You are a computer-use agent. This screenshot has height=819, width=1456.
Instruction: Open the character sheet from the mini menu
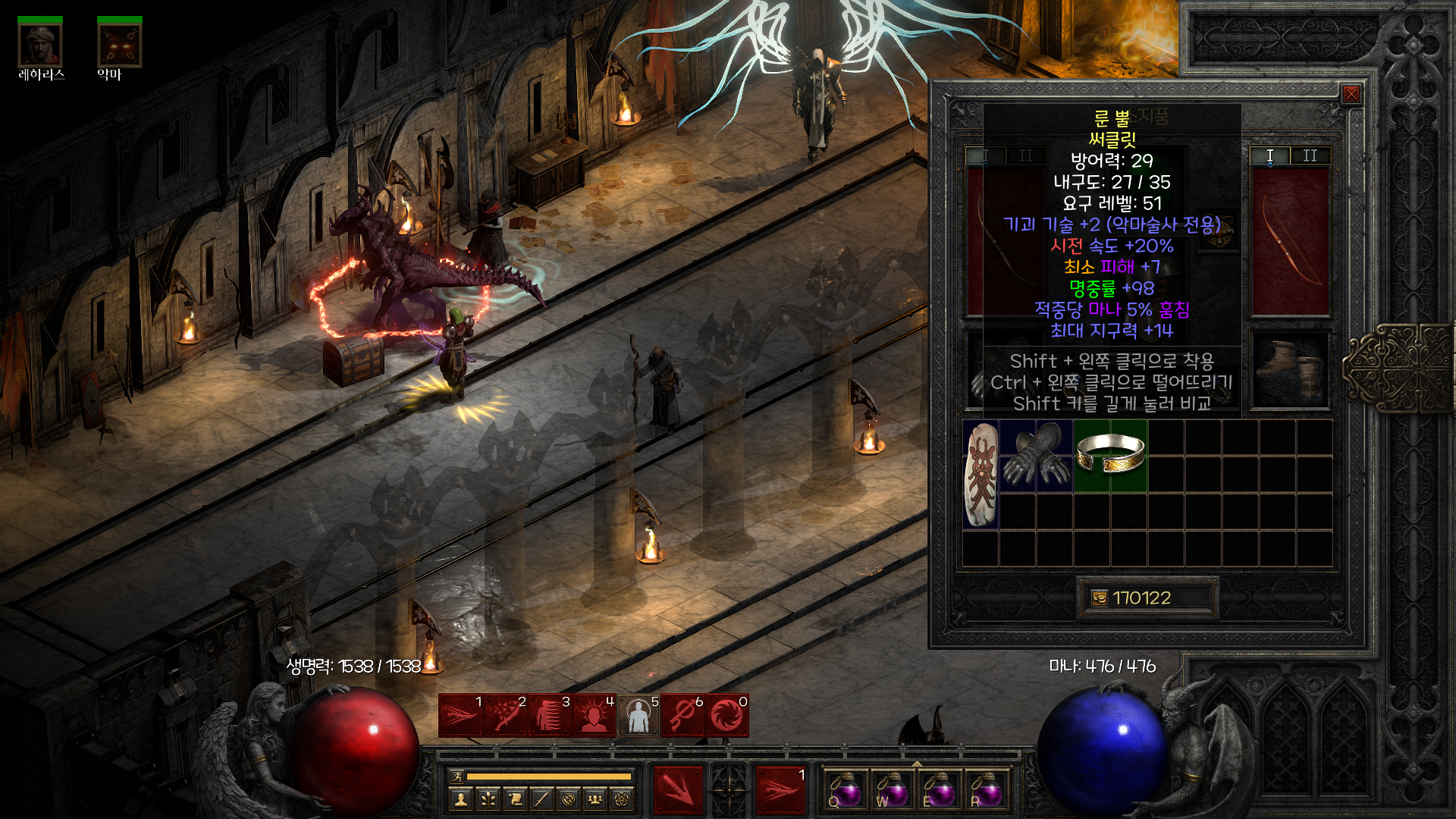(460, 799)
